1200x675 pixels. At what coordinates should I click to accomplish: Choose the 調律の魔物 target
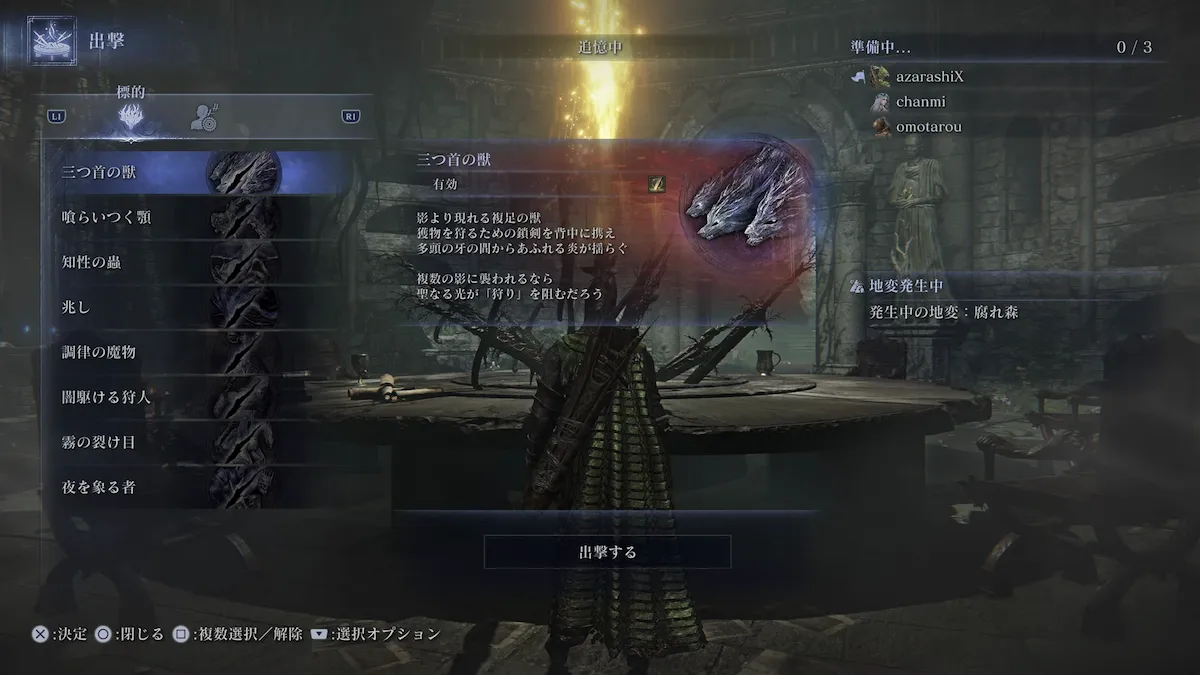point(200,352)
